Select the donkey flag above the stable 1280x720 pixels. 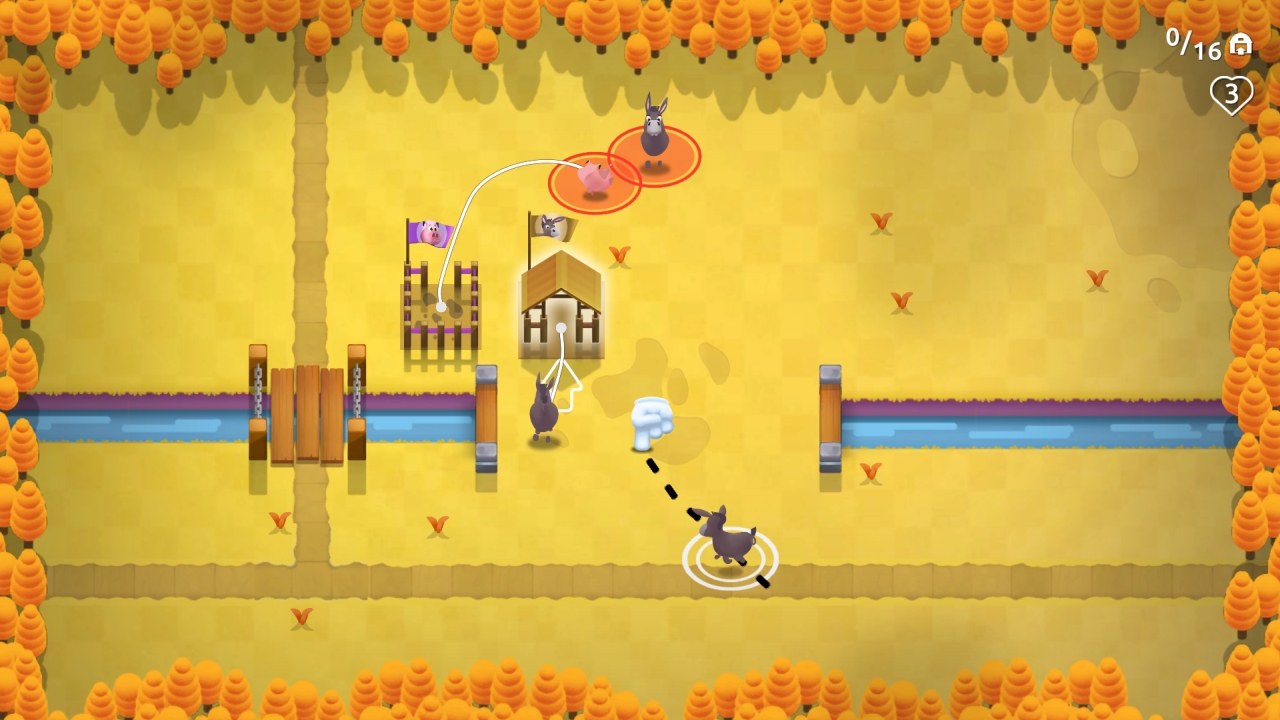pos(551,226)
